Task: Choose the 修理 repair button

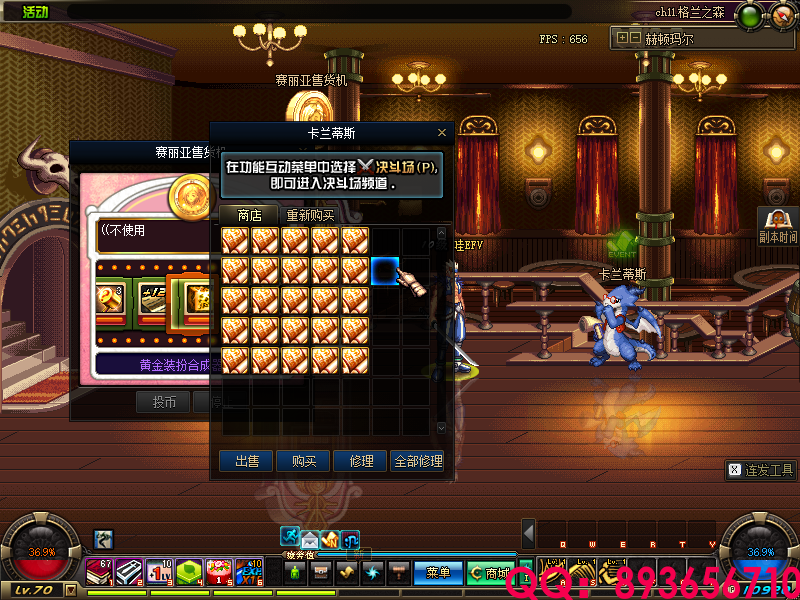Action: [x=360, y=461]
